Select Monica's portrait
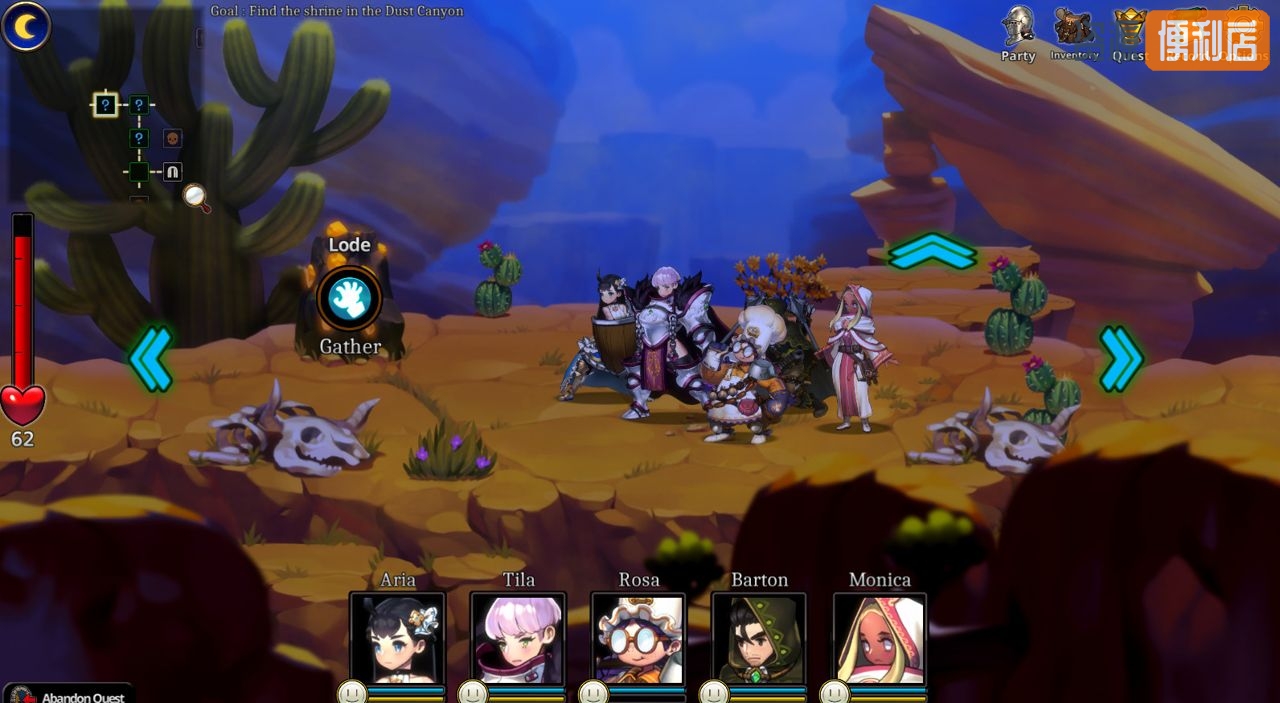This screenshot has height=703, width=1280. [880, 639]
